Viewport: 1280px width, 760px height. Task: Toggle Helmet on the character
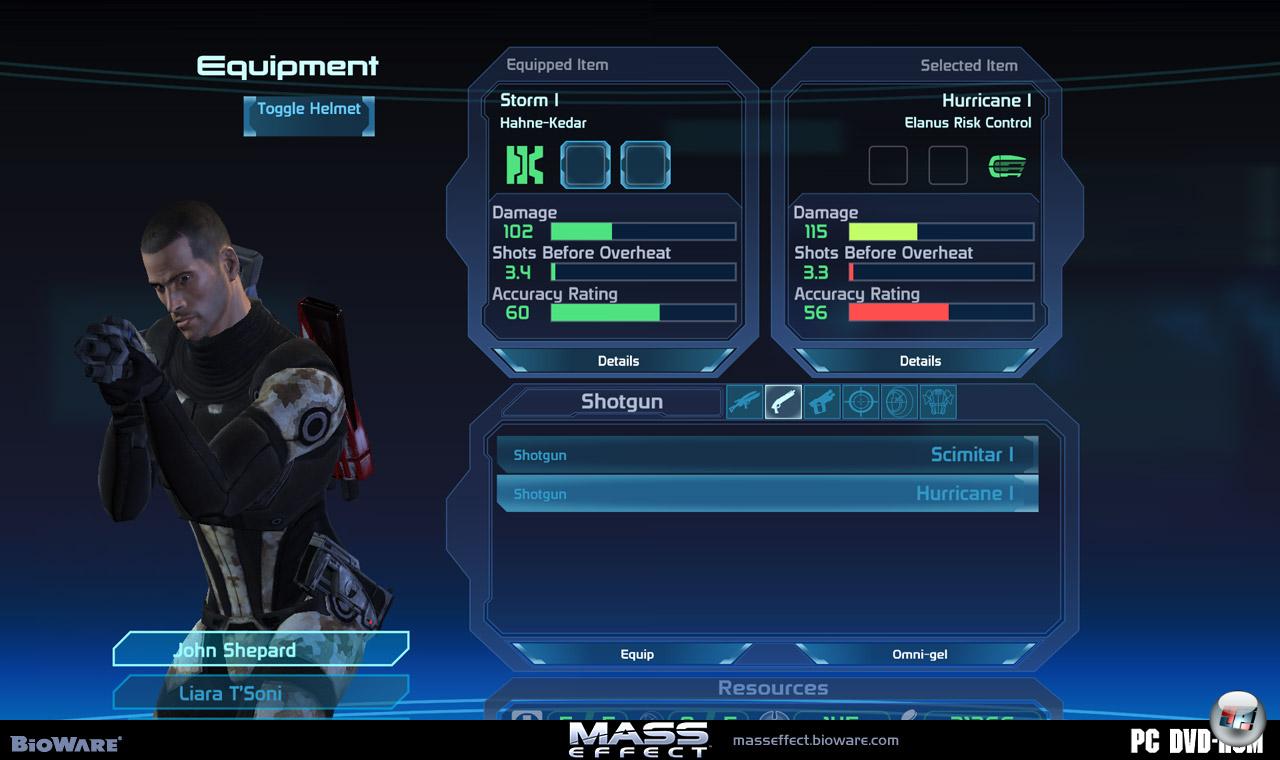[x=308, y=114]
